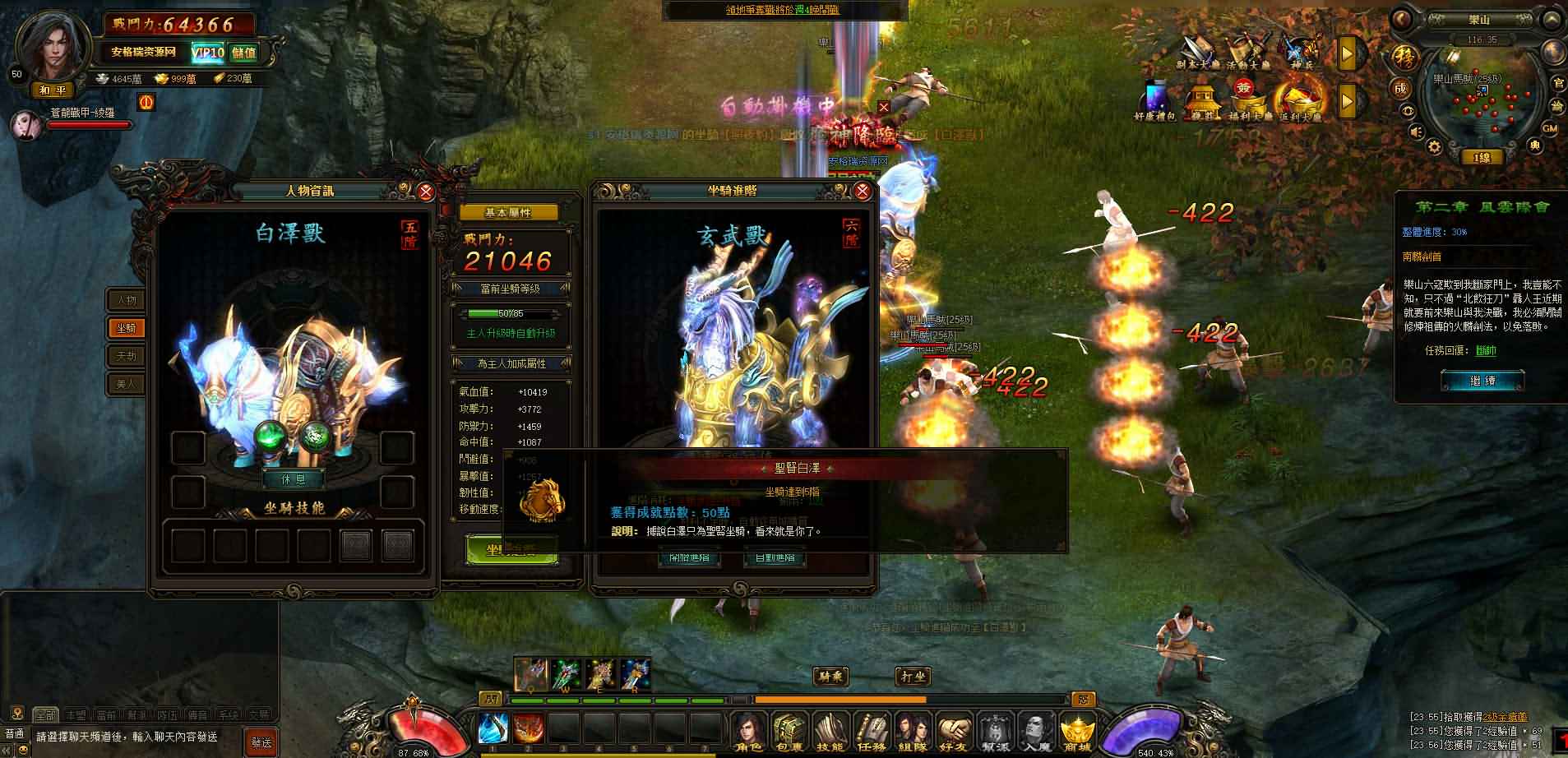Close the 人物資訊 character info window
The width and height of the screenshot is (1568, 758).
click(425, 192)
